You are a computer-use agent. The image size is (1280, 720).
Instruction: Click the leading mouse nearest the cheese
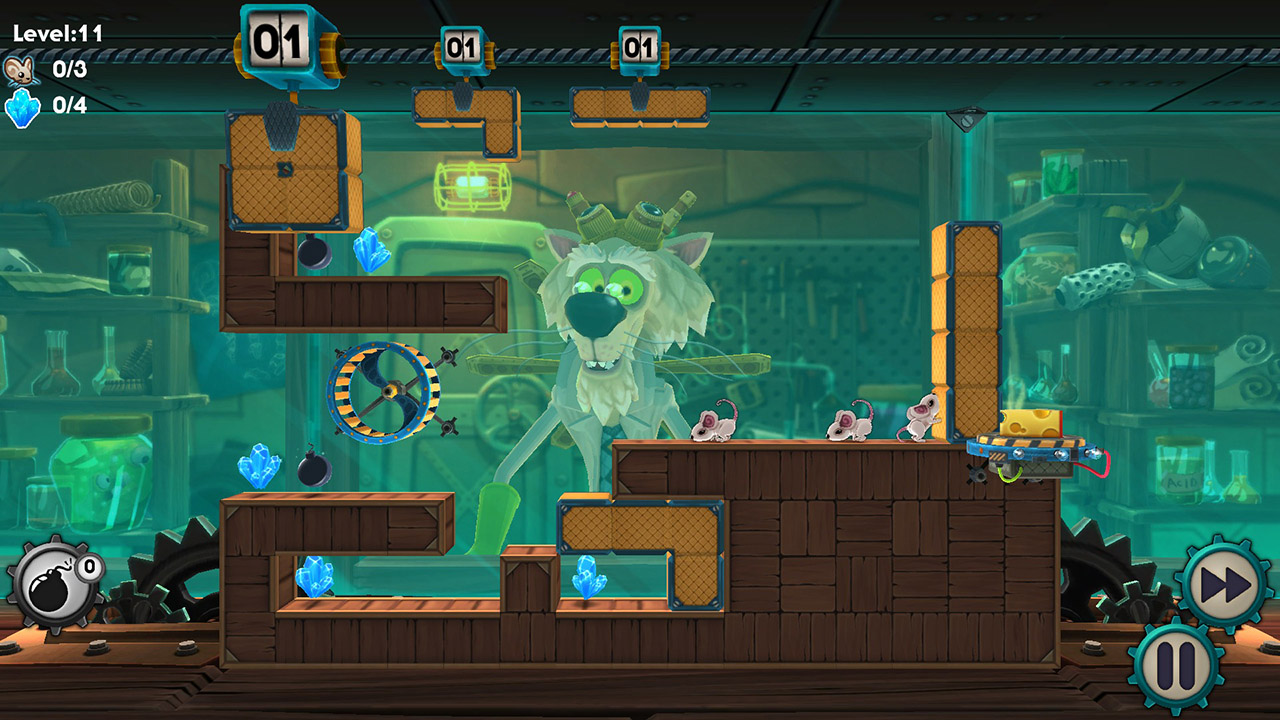[x=920, y=420]
